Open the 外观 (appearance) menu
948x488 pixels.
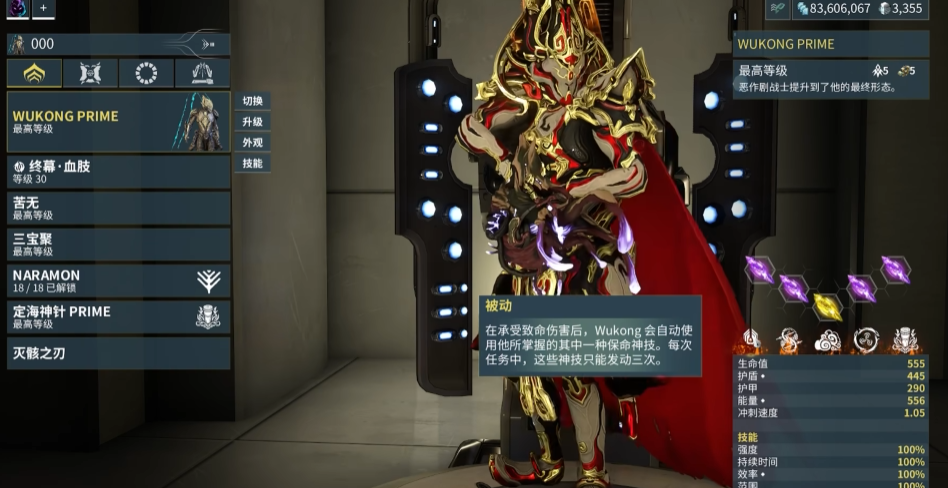coord(252,143)
